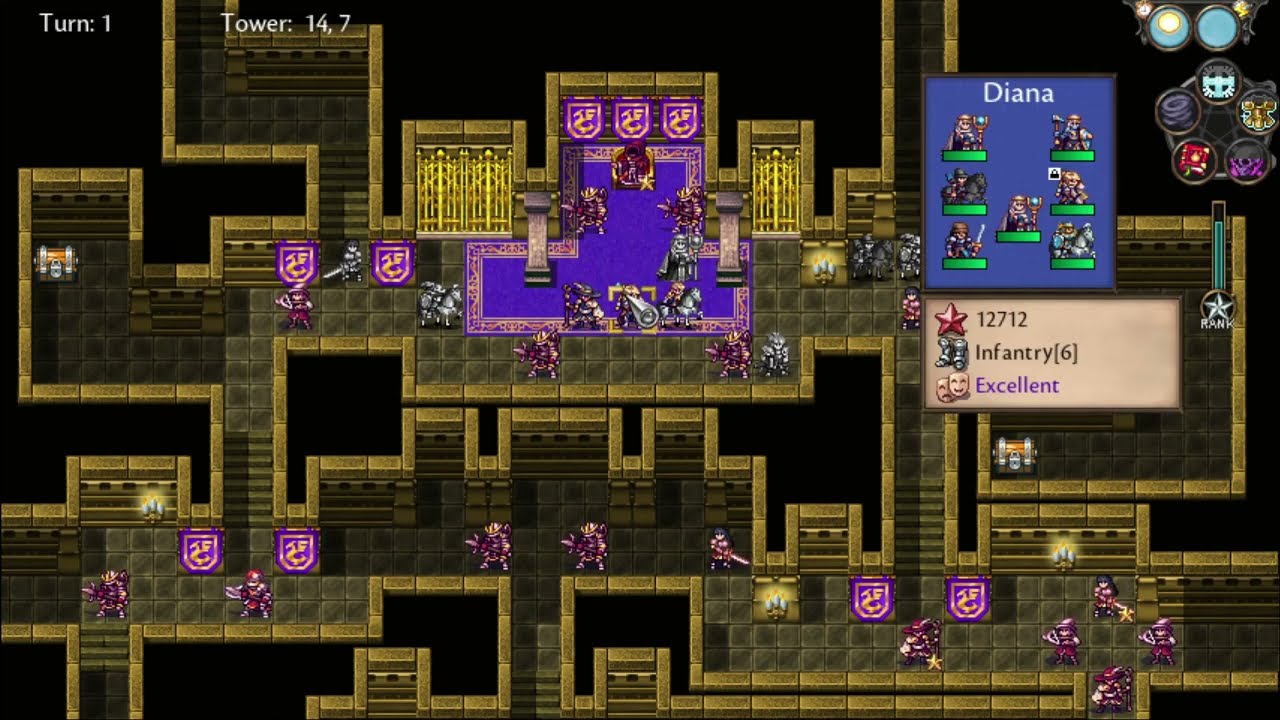
Task: Select the unit highlighted by yellow brackets
Action: [x=633, y=307]
